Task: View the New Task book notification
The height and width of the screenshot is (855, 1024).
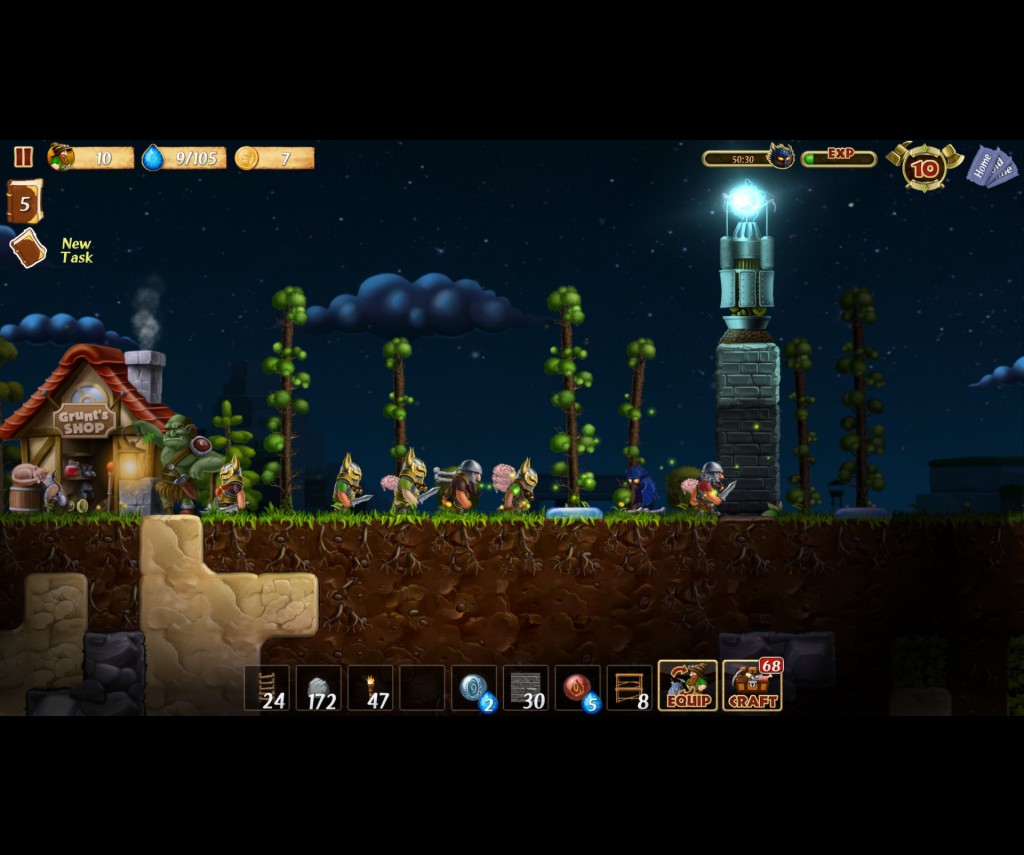Action: tap(28, 248)
